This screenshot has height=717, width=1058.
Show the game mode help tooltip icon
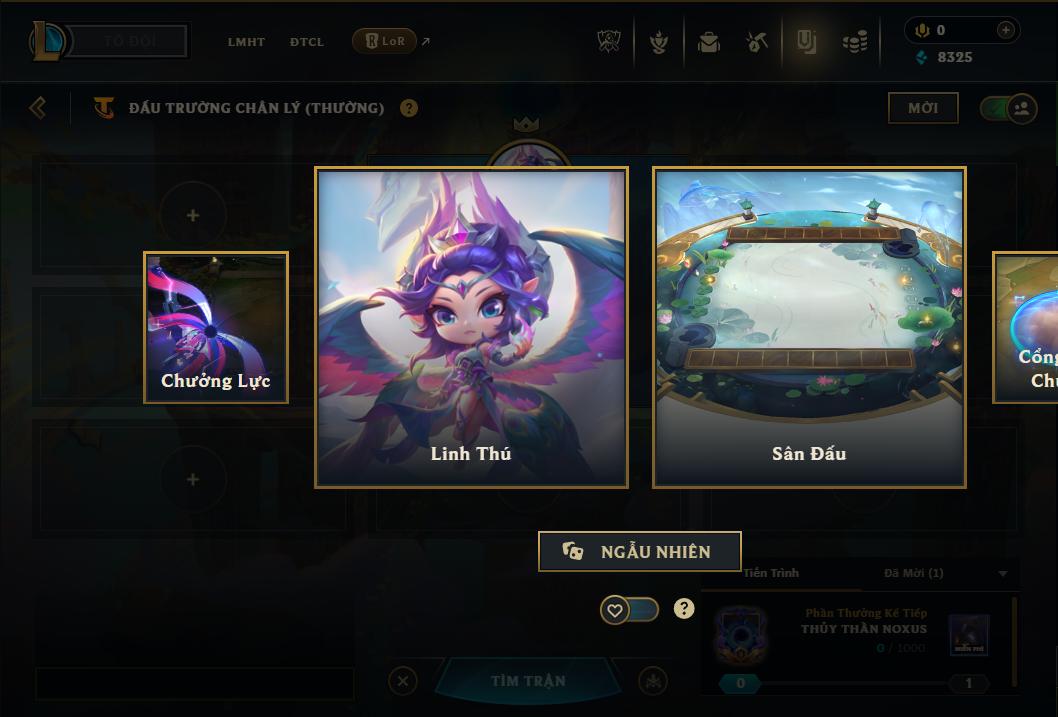click(409, 108)
